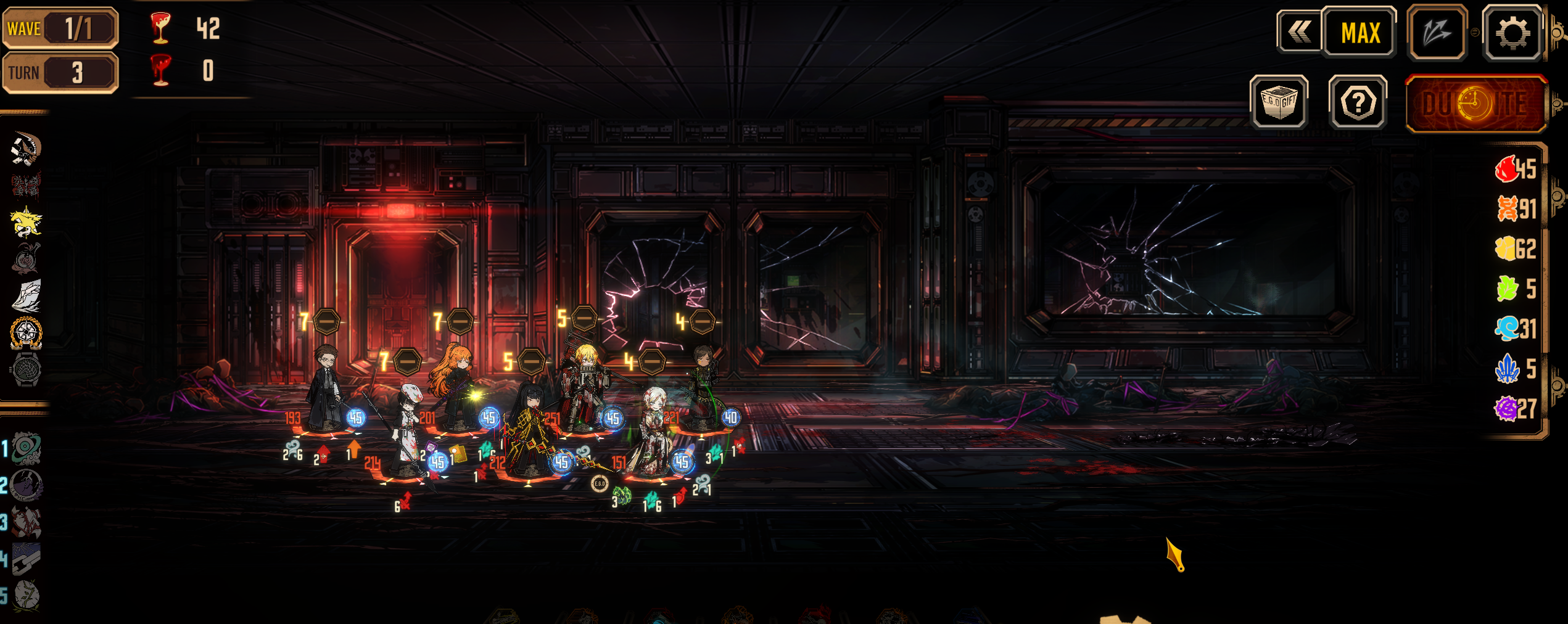Select the wristwatch gift icon
The image size is (1568, 624).
click(x=26, y=369)
